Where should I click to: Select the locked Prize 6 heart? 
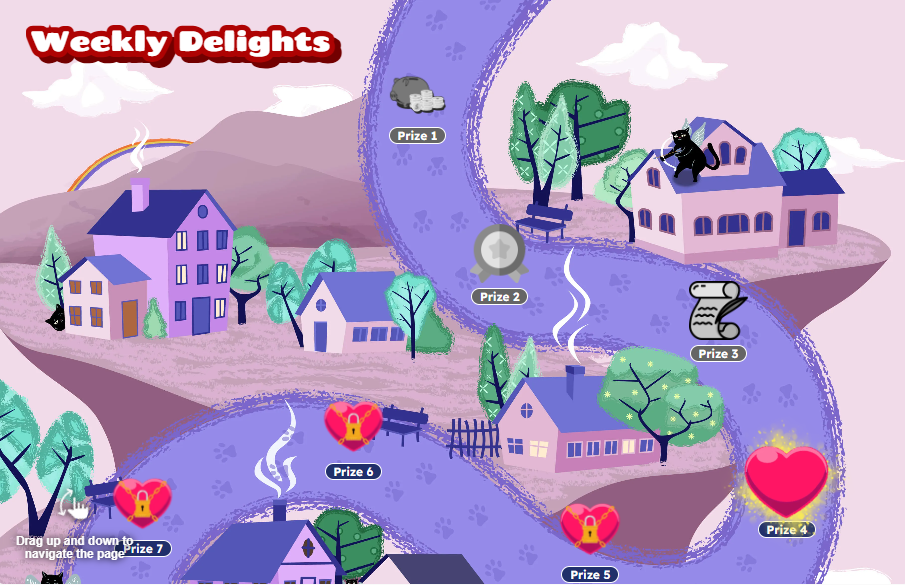pyautogui.click(x=353, y=426)
